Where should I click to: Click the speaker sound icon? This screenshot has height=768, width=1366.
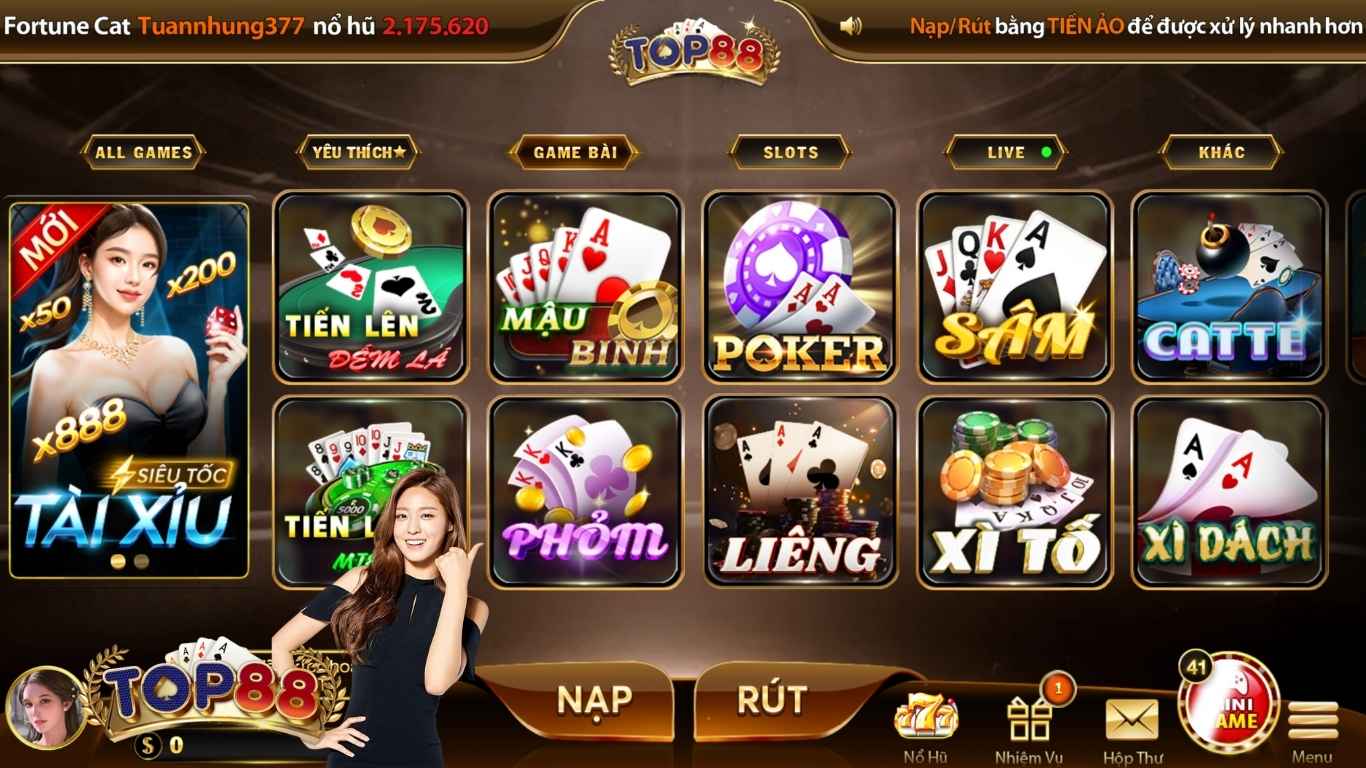[x=851, y=24]
